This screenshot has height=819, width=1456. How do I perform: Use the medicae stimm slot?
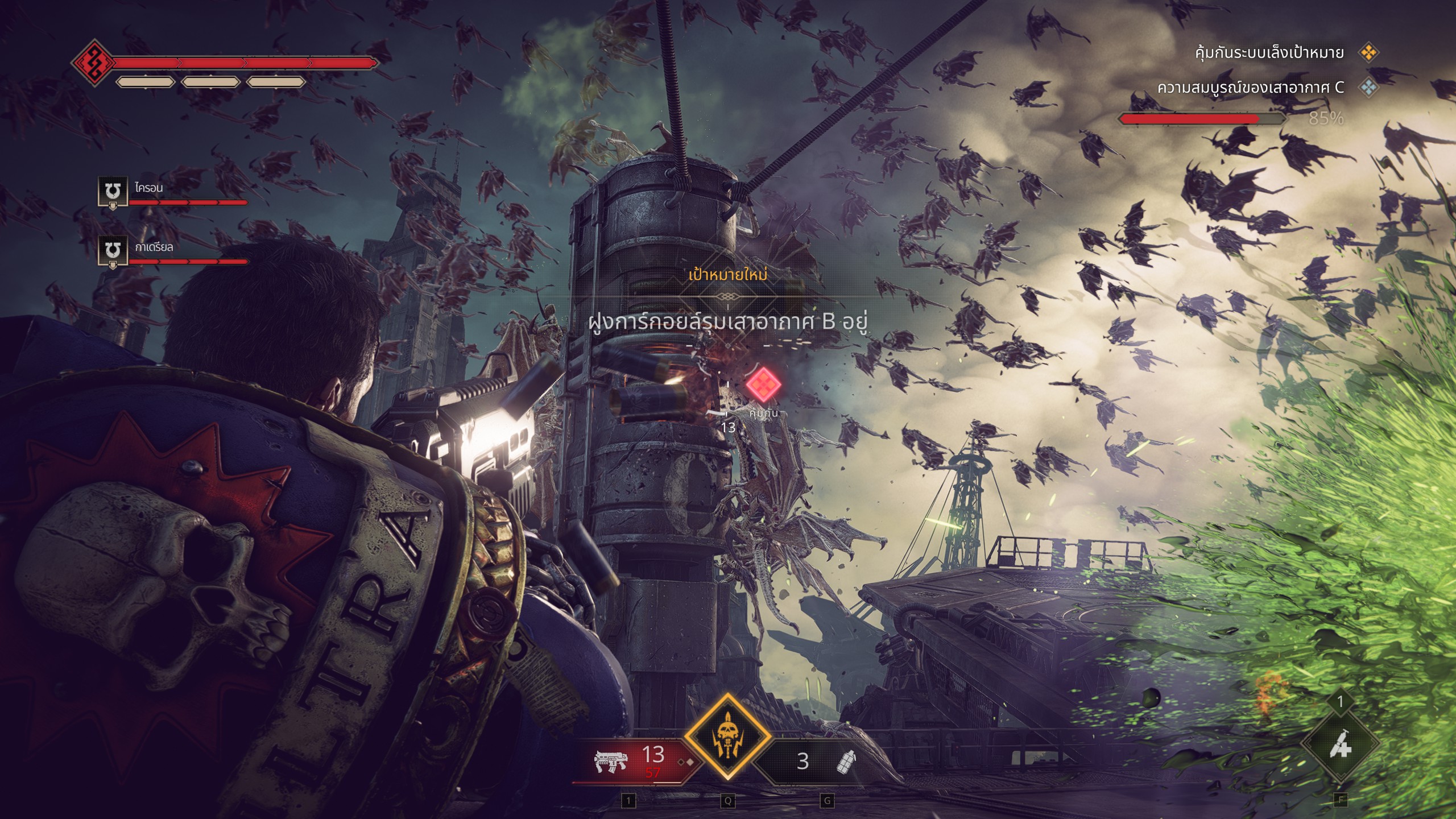coord(1340,741)
